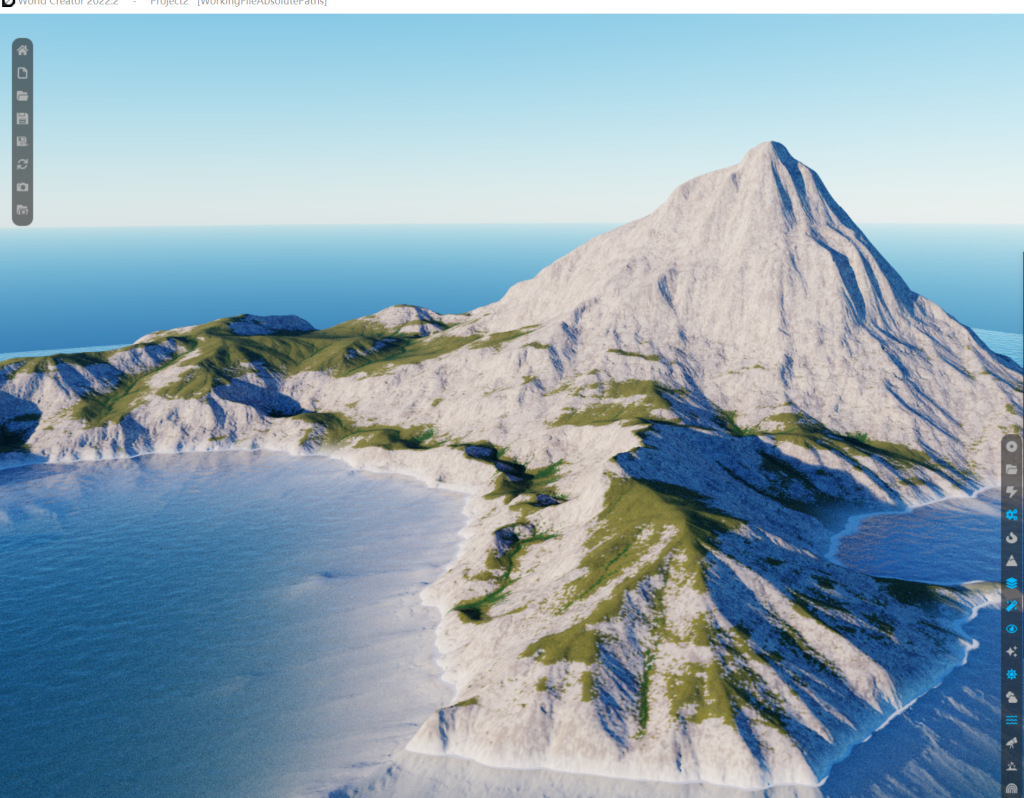Screen dimensions: 1024x798
Task: Toggle the blue water waves icon
Action: point(1012,720)
